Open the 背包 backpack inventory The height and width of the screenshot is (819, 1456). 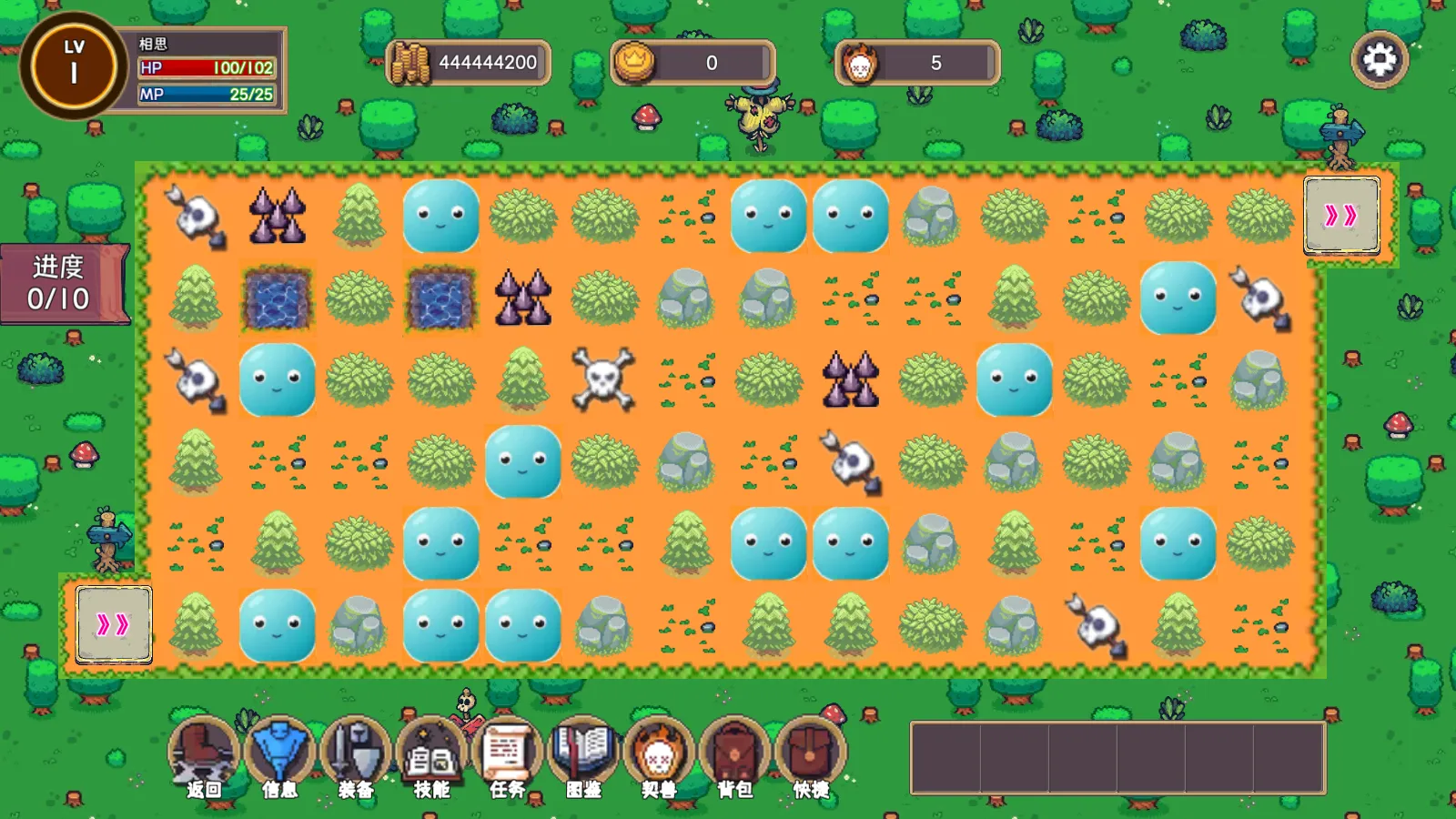[x=734, y=757]
